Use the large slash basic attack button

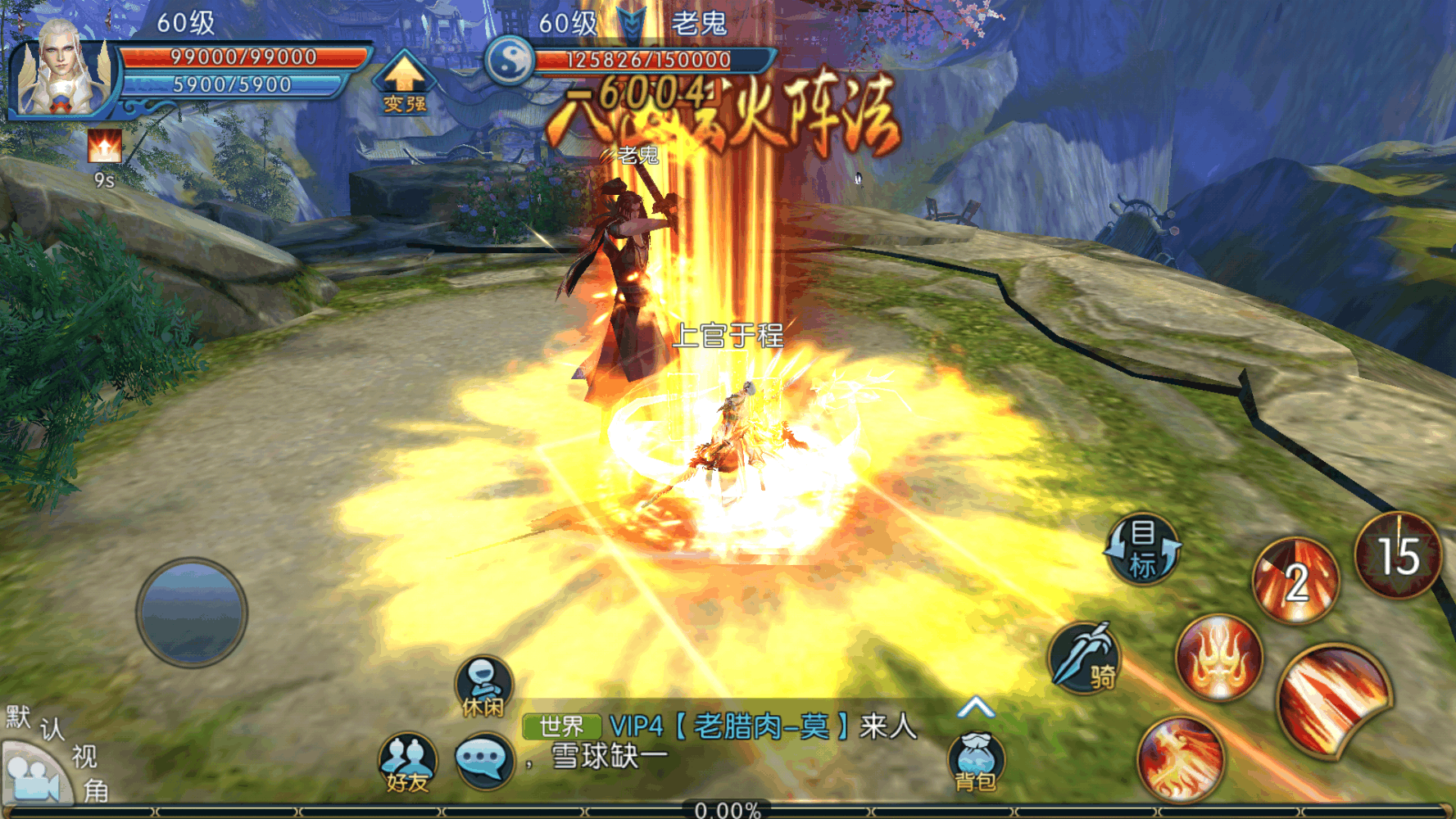point(1333,700)
